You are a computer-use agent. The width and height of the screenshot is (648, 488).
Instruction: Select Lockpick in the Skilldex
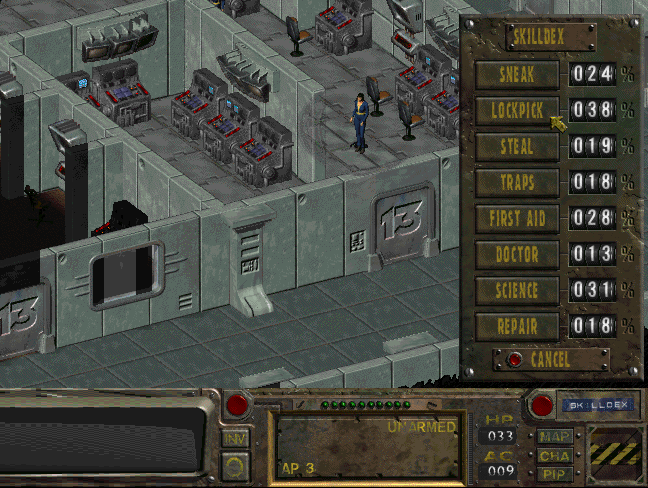517,110
